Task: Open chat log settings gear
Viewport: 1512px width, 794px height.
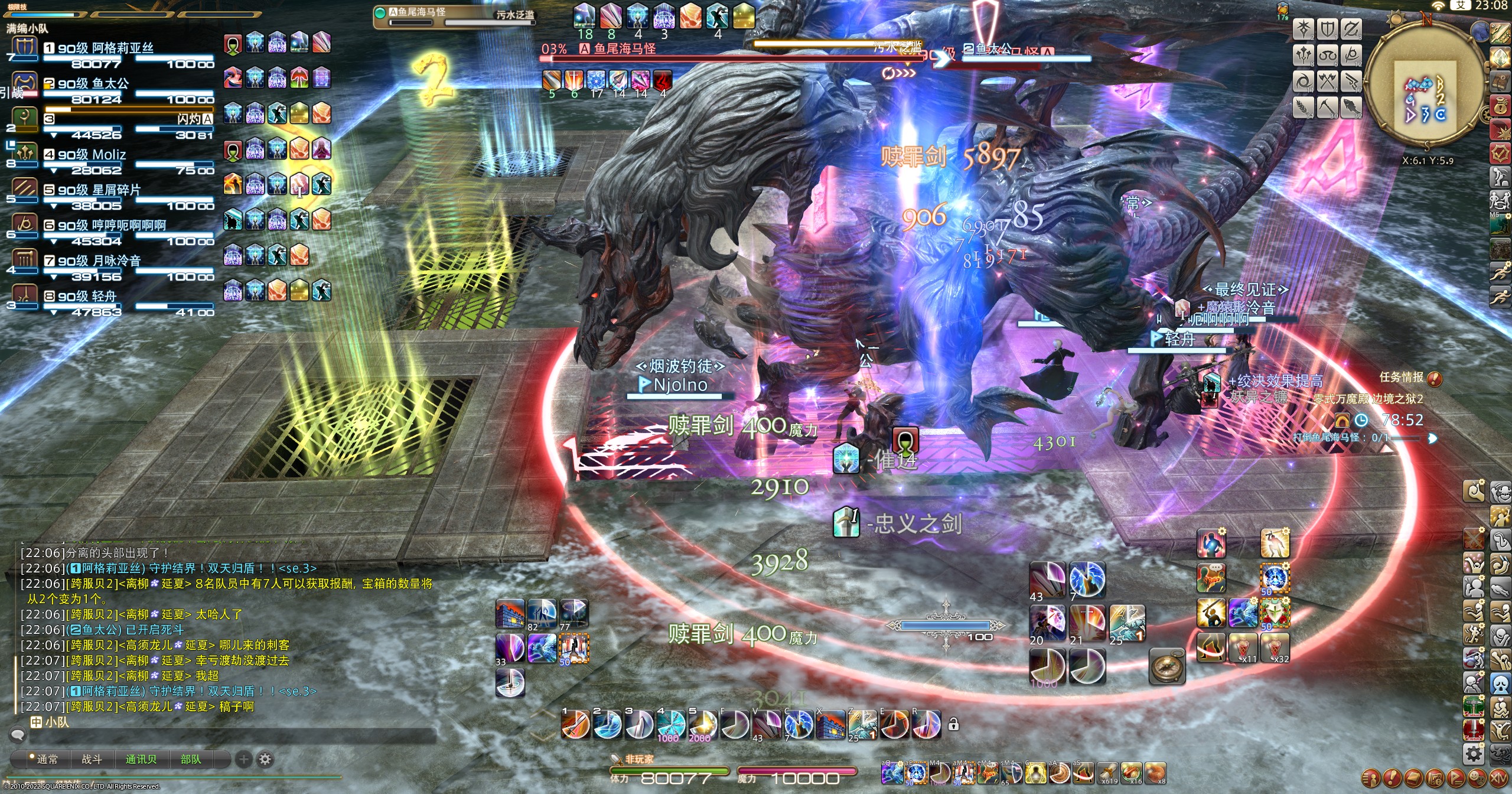Action: tap(266, 759)
